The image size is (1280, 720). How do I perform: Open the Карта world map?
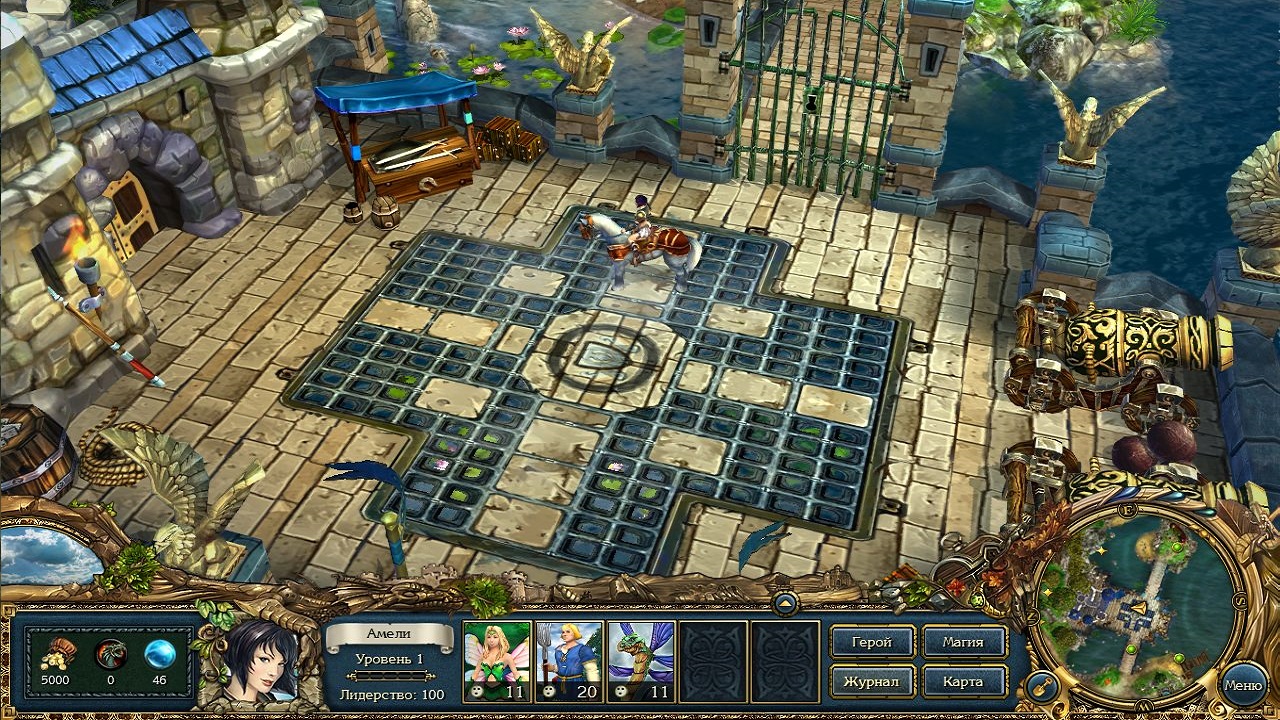(x=964, y=682)
